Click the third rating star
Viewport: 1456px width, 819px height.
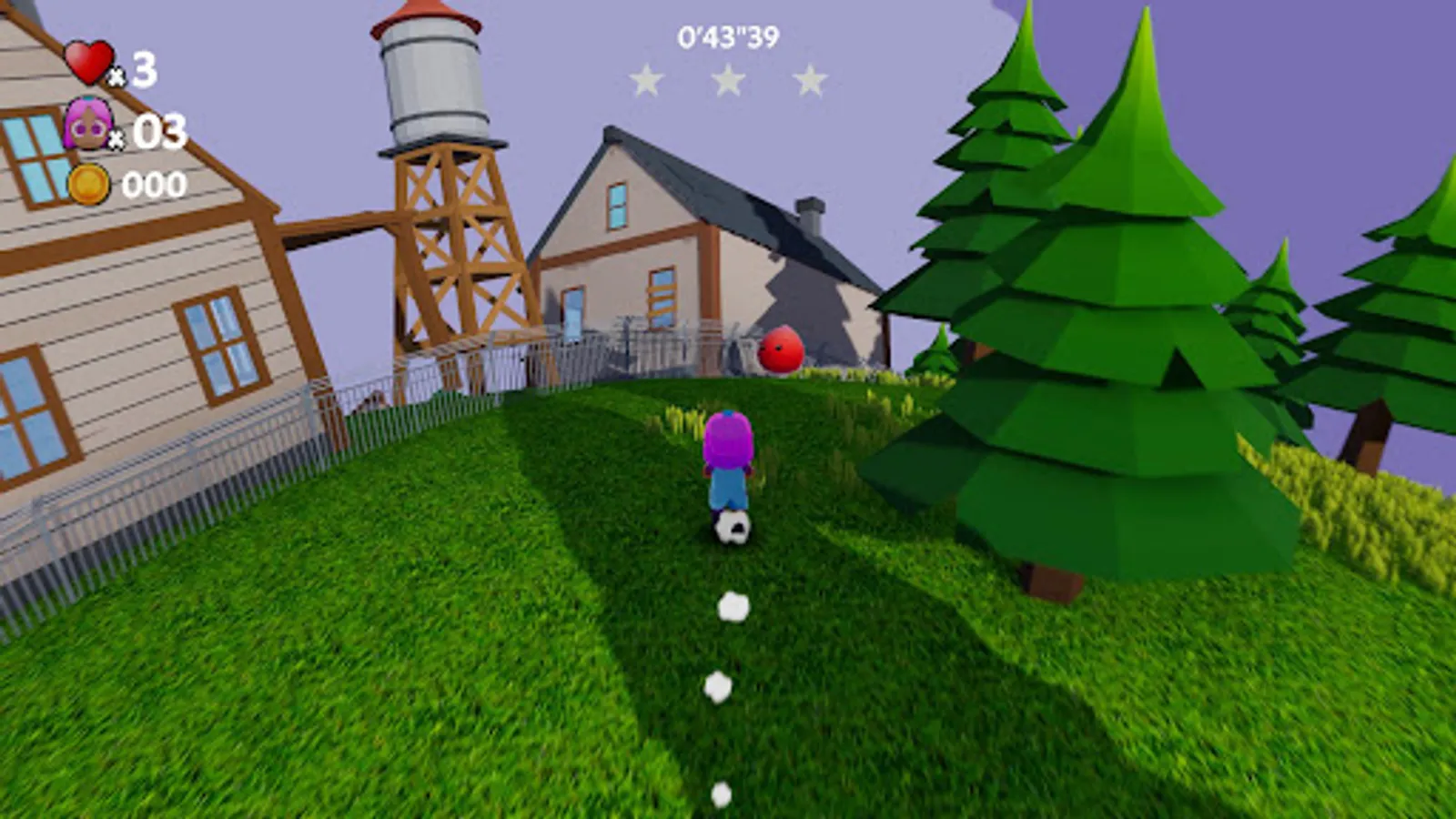pyautogui.click(x=808, y=80)
